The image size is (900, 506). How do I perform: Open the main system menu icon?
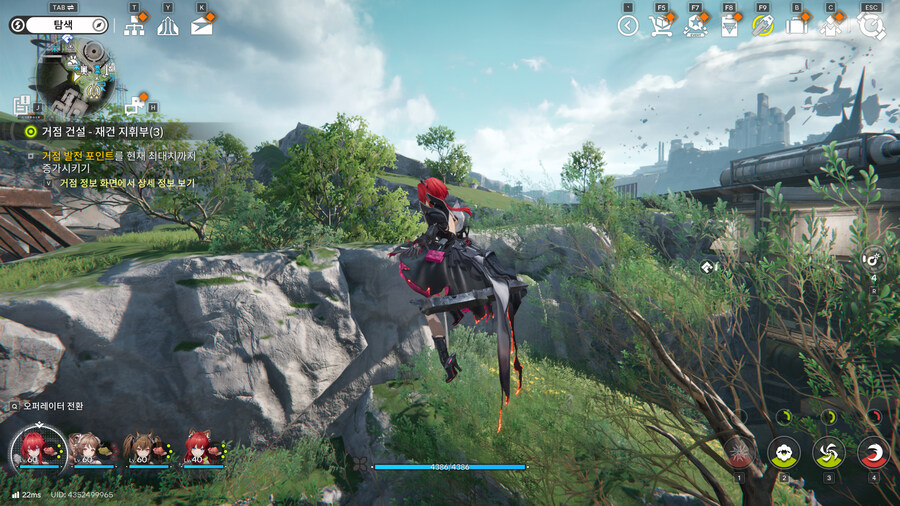[x=871, y=26]
